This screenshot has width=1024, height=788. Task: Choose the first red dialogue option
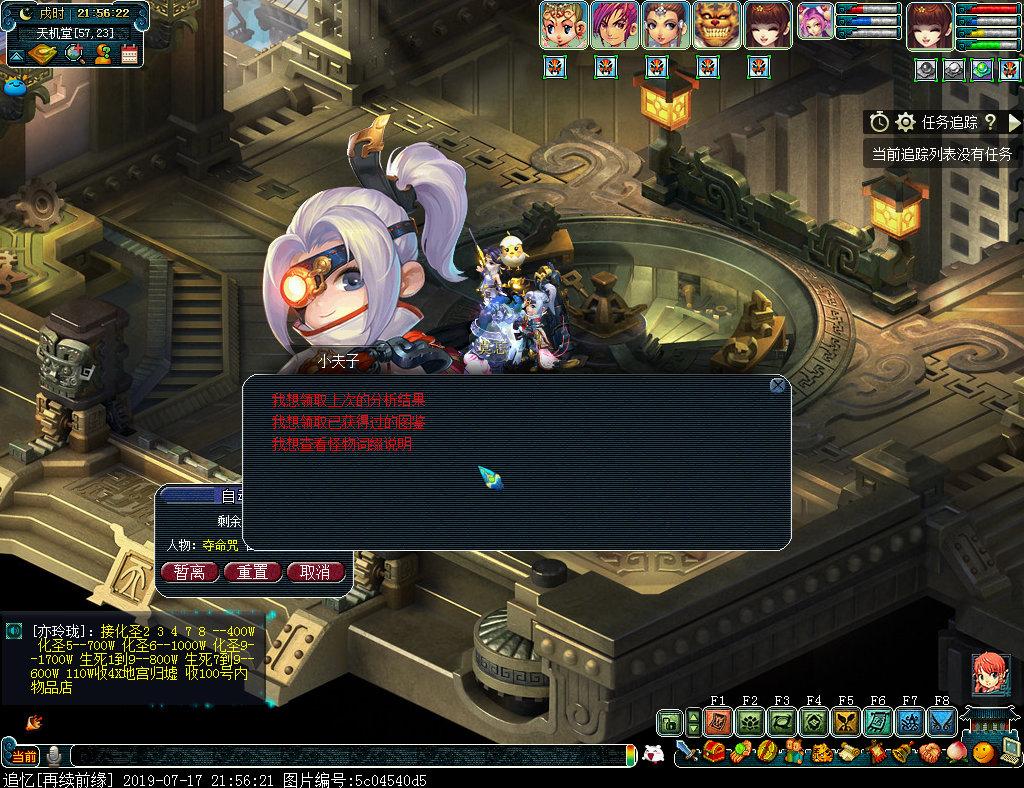pos(355,400)
